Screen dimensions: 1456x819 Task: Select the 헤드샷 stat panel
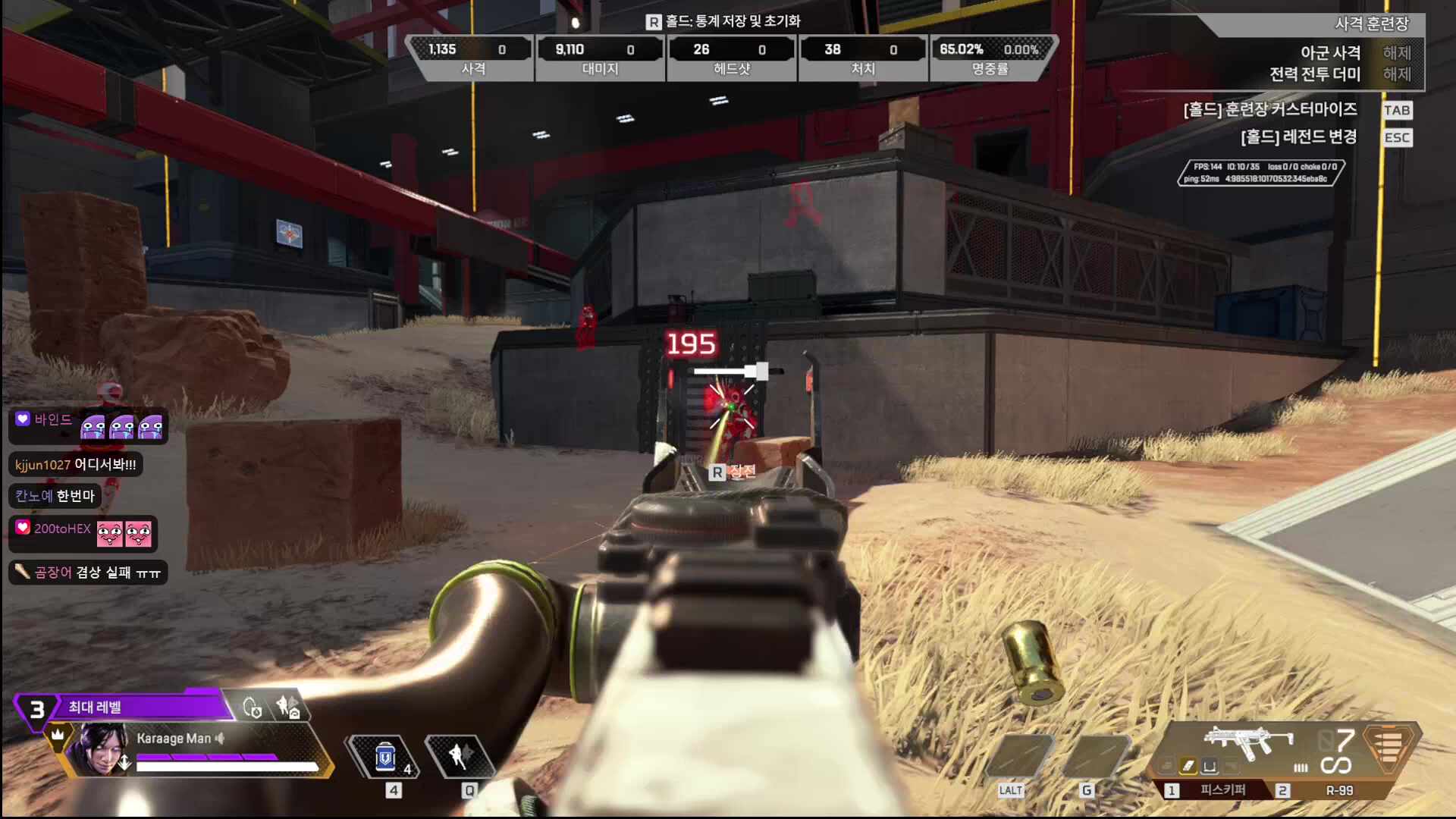point(731,58)
